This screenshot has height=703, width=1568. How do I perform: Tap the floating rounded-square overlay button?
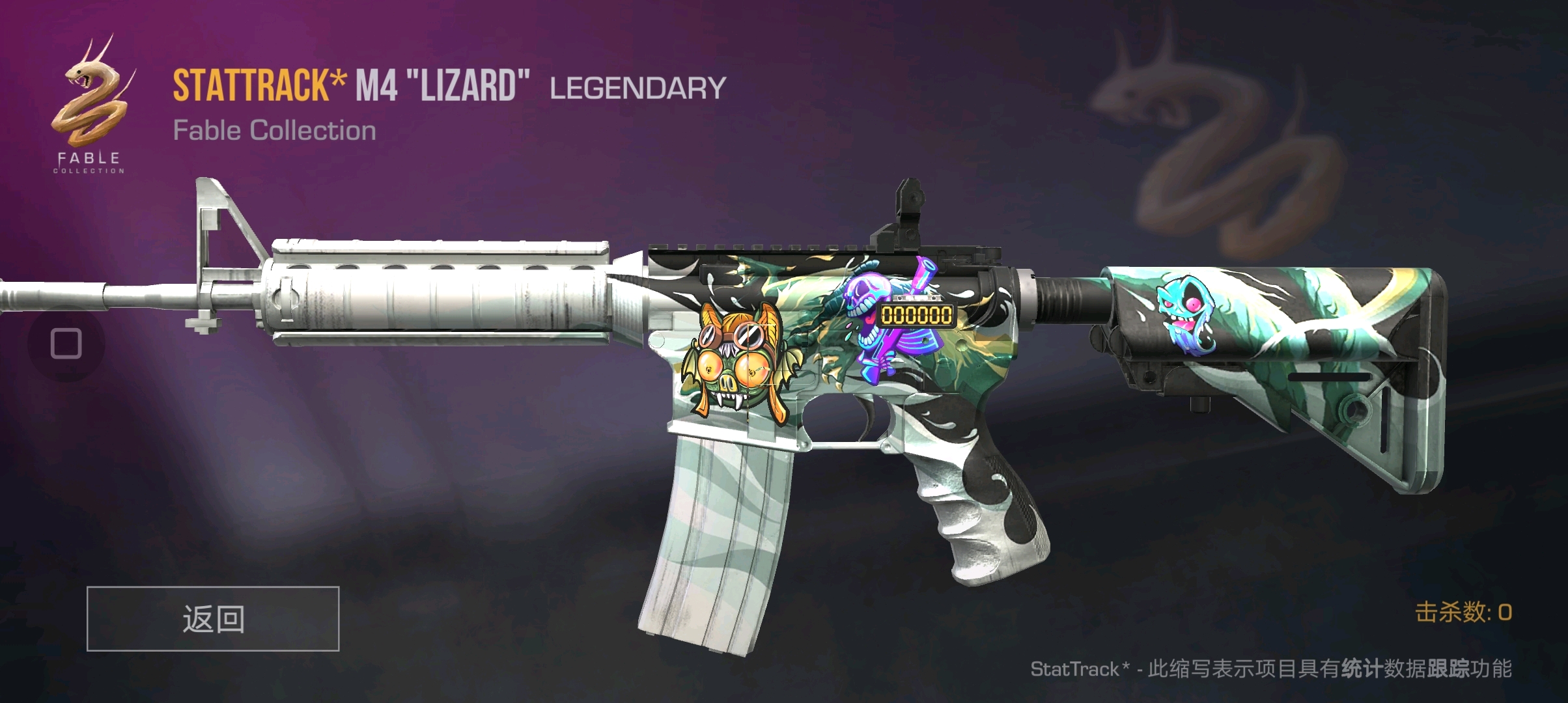(x=66, y=343)
